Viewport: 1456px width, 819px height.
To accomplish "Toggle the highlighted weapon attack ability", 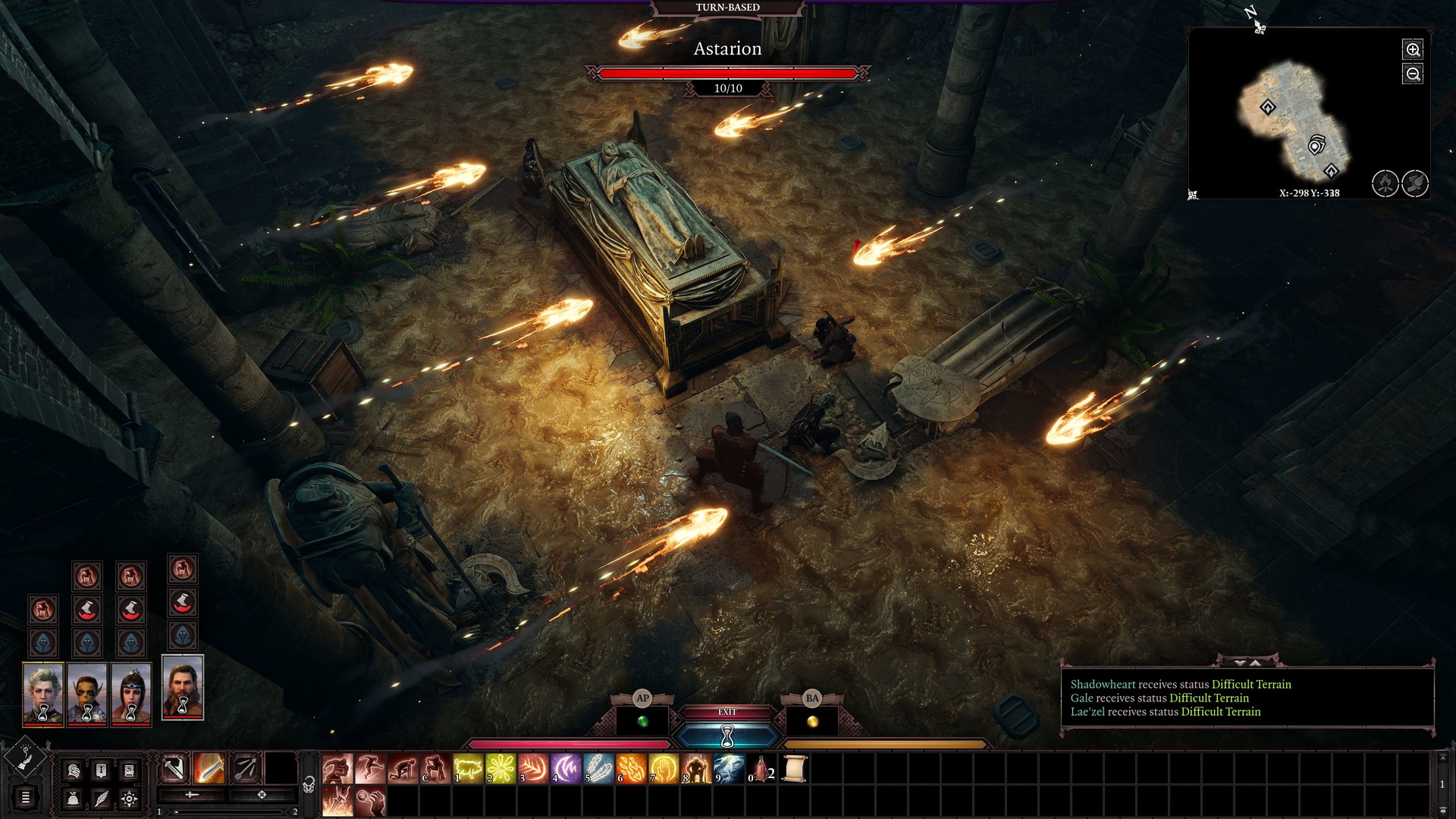I will 209,769.
